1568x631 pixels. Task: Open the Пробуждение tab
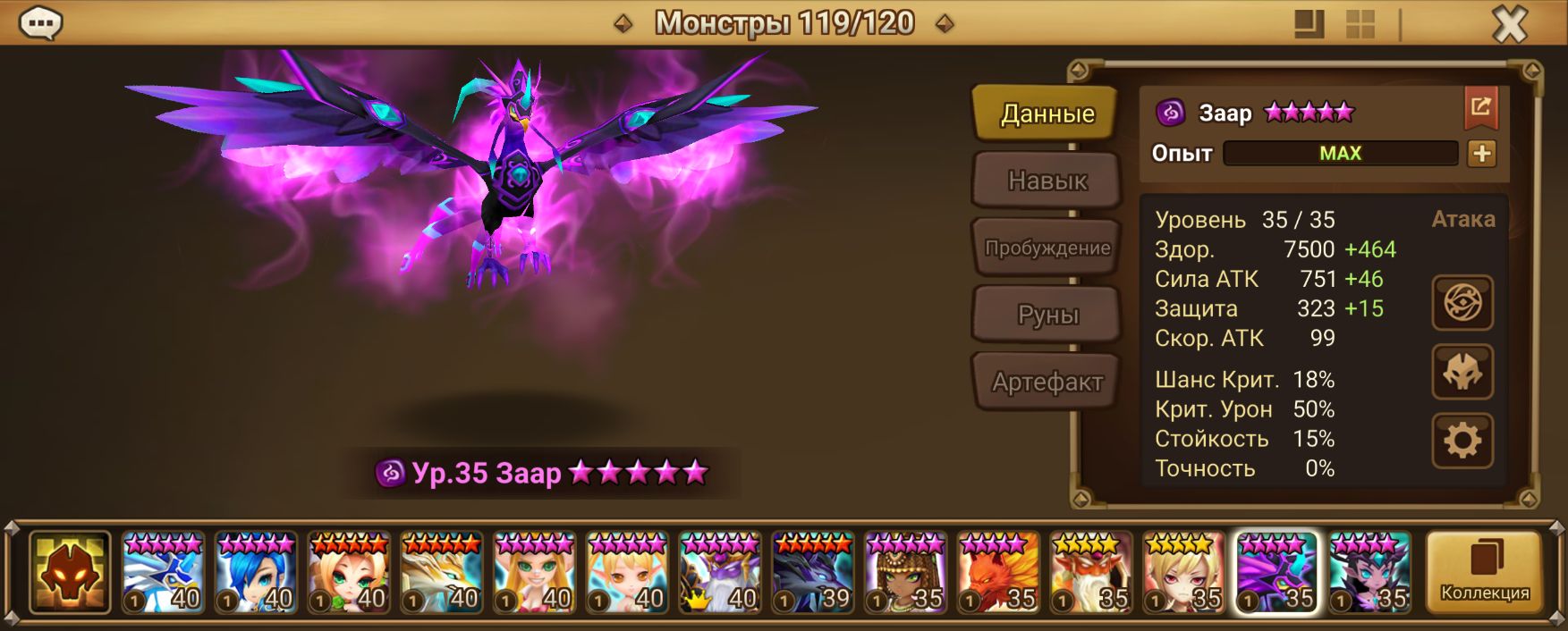[1047, 248]
